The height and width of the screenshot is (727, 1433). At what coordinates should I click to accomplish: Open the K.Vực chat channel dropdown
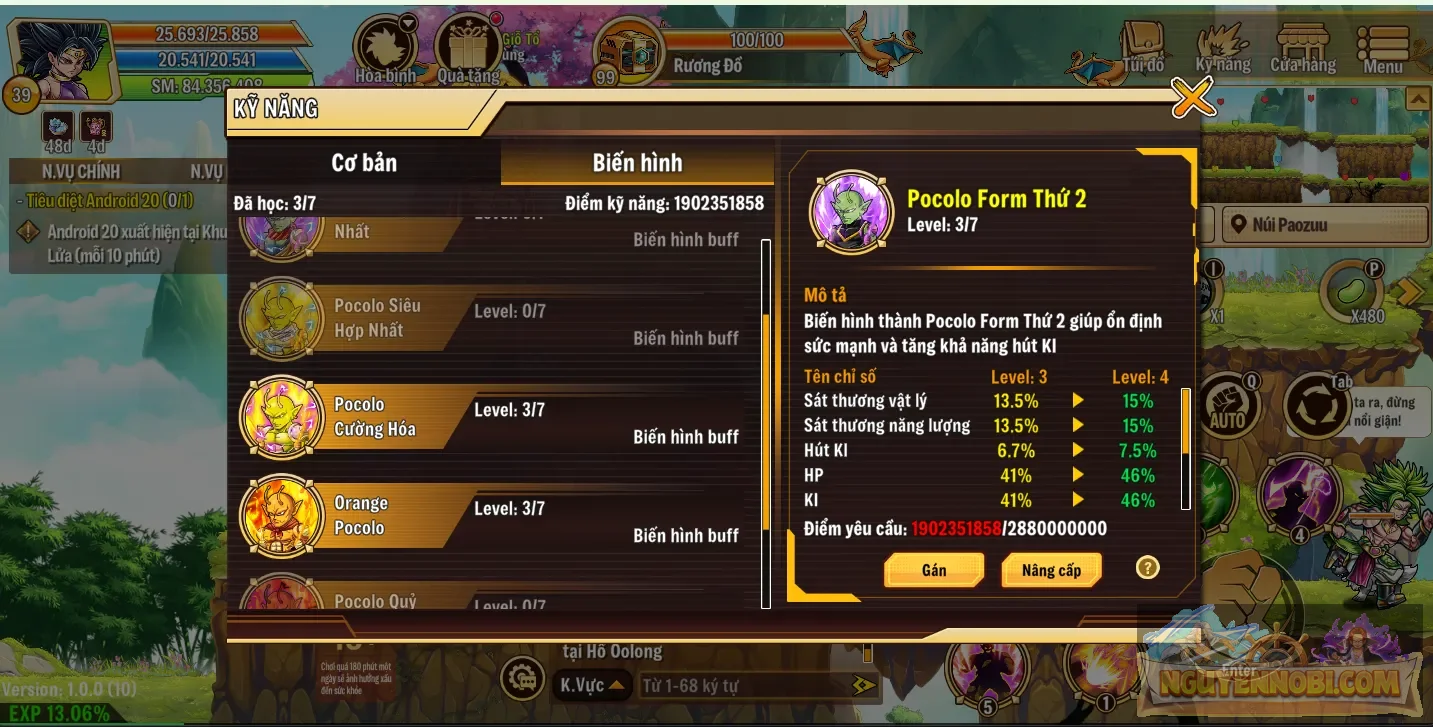[x=592, y=685]
